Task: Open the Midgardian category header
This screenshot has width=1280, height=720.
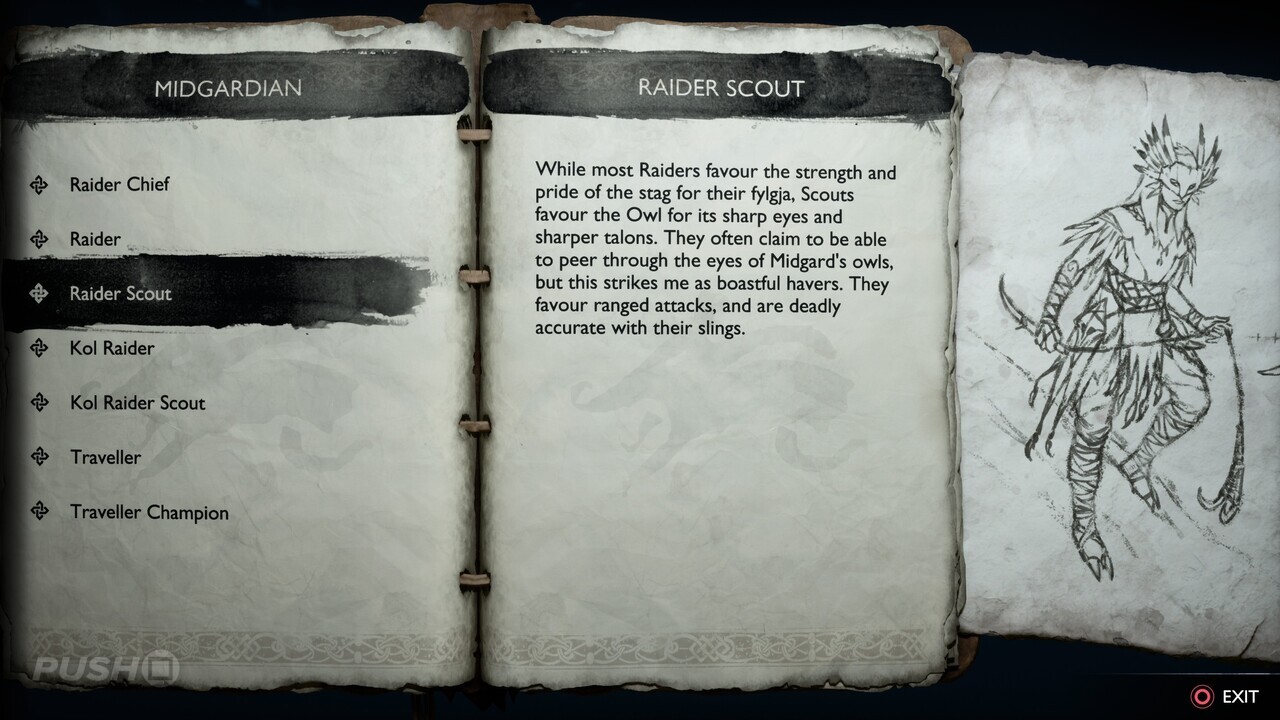Action: click(228, 87)
